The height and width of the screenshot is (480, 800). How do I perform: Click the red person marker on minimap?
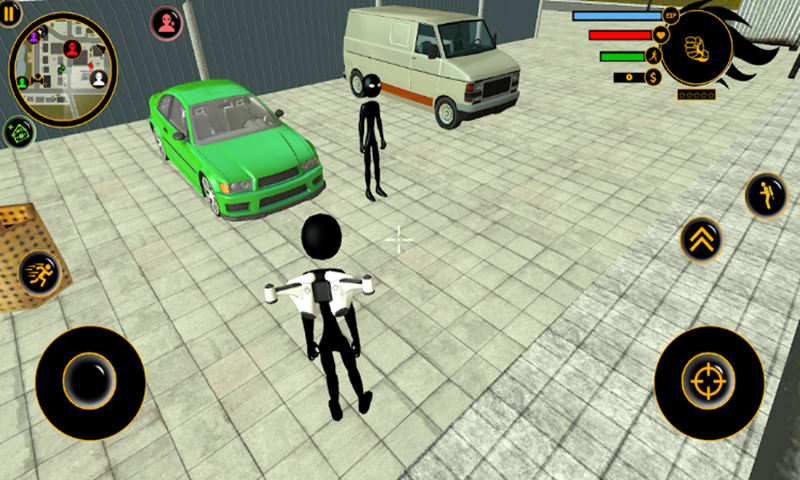pyautogui.click(x=72, y=48)
